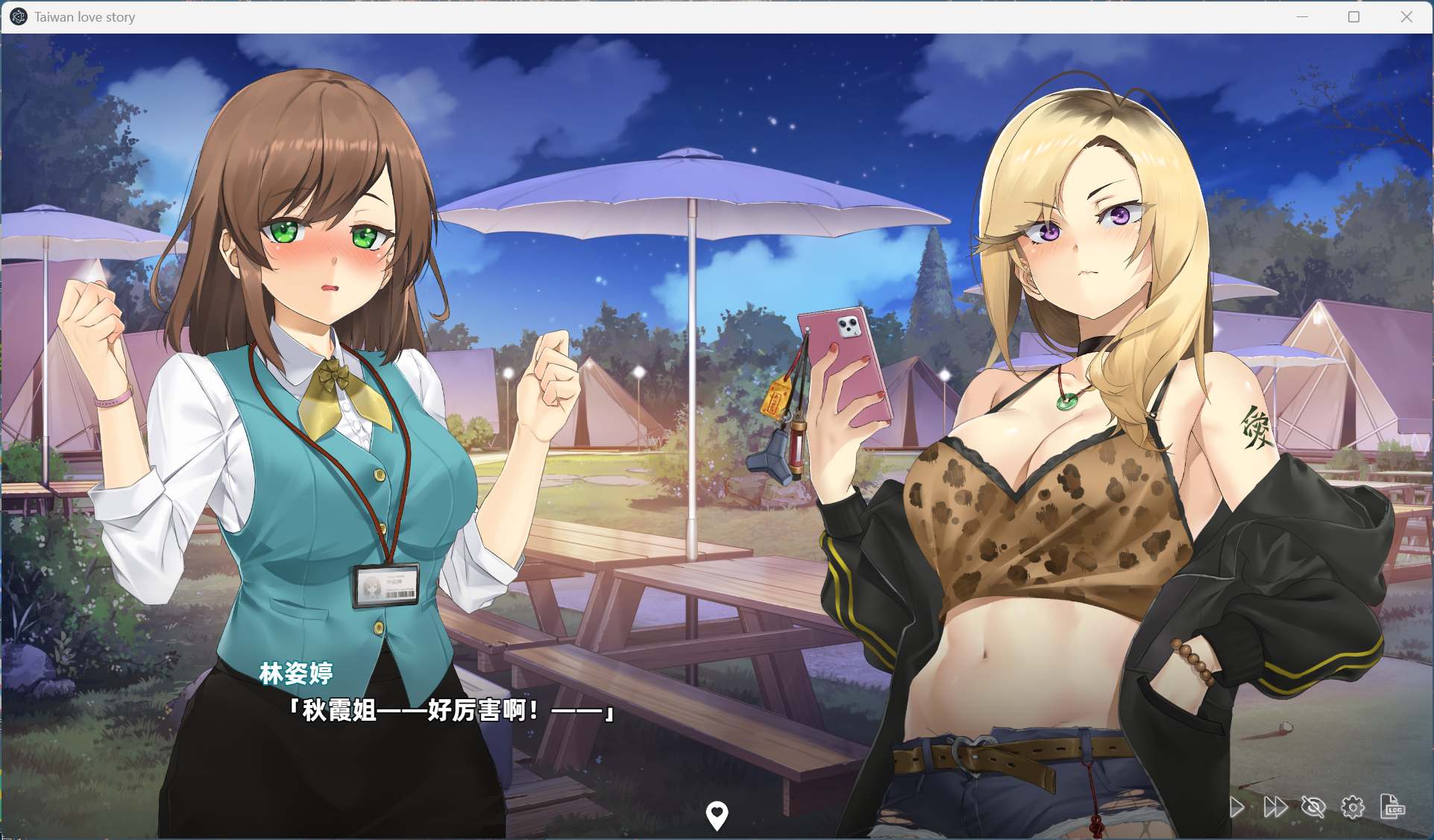Screen dimensions: 1434x840
Task: Fast-forward dialogue with the skip button
Action: pos(1275,807)
